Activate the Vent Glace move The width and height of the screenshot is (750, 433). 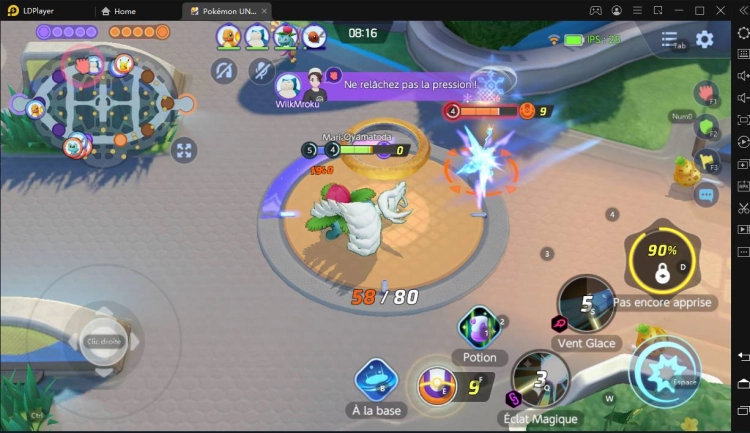[586, 303]
